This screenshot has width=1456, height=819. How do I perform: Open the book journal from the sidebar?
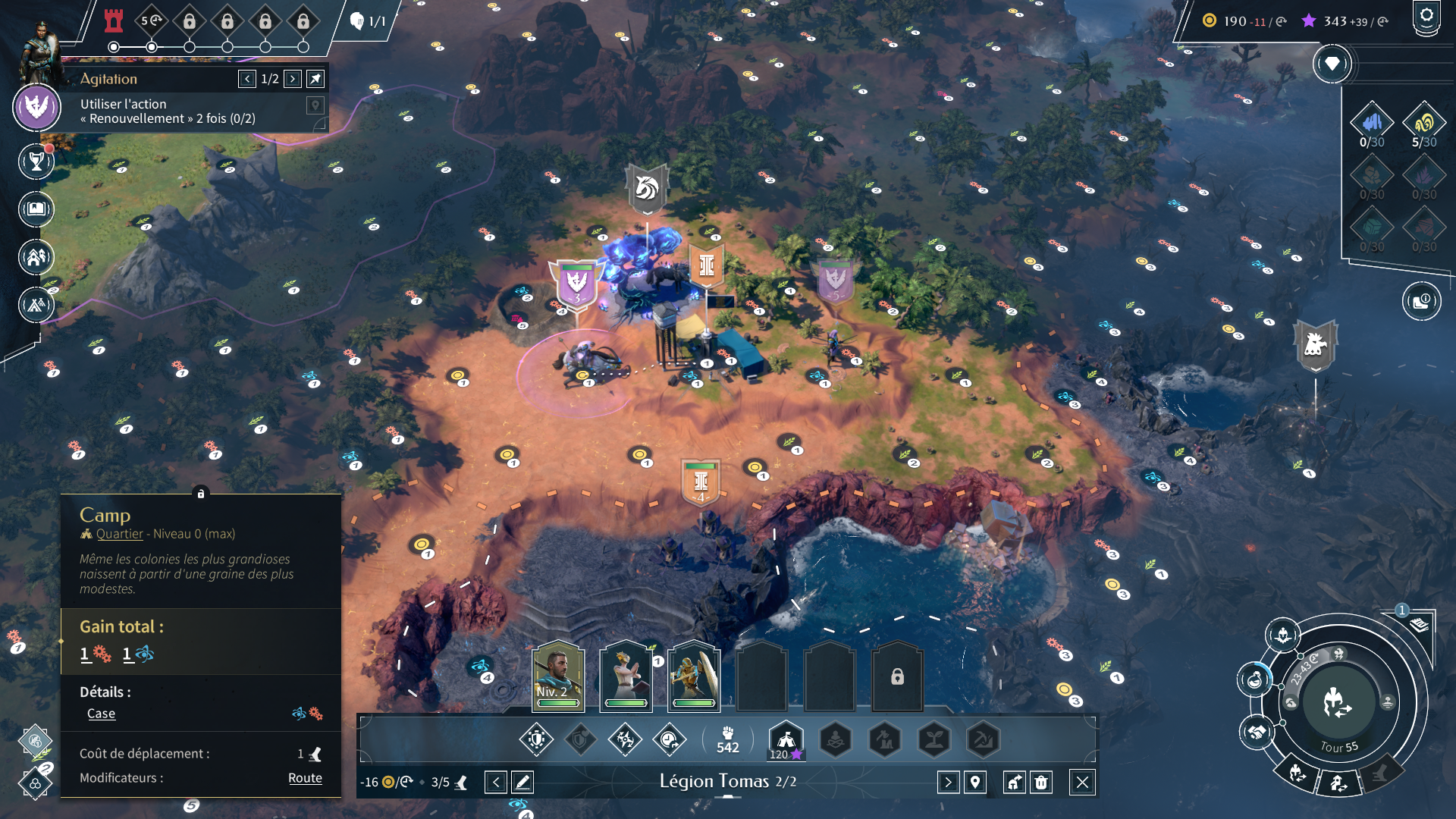point(36,209)
